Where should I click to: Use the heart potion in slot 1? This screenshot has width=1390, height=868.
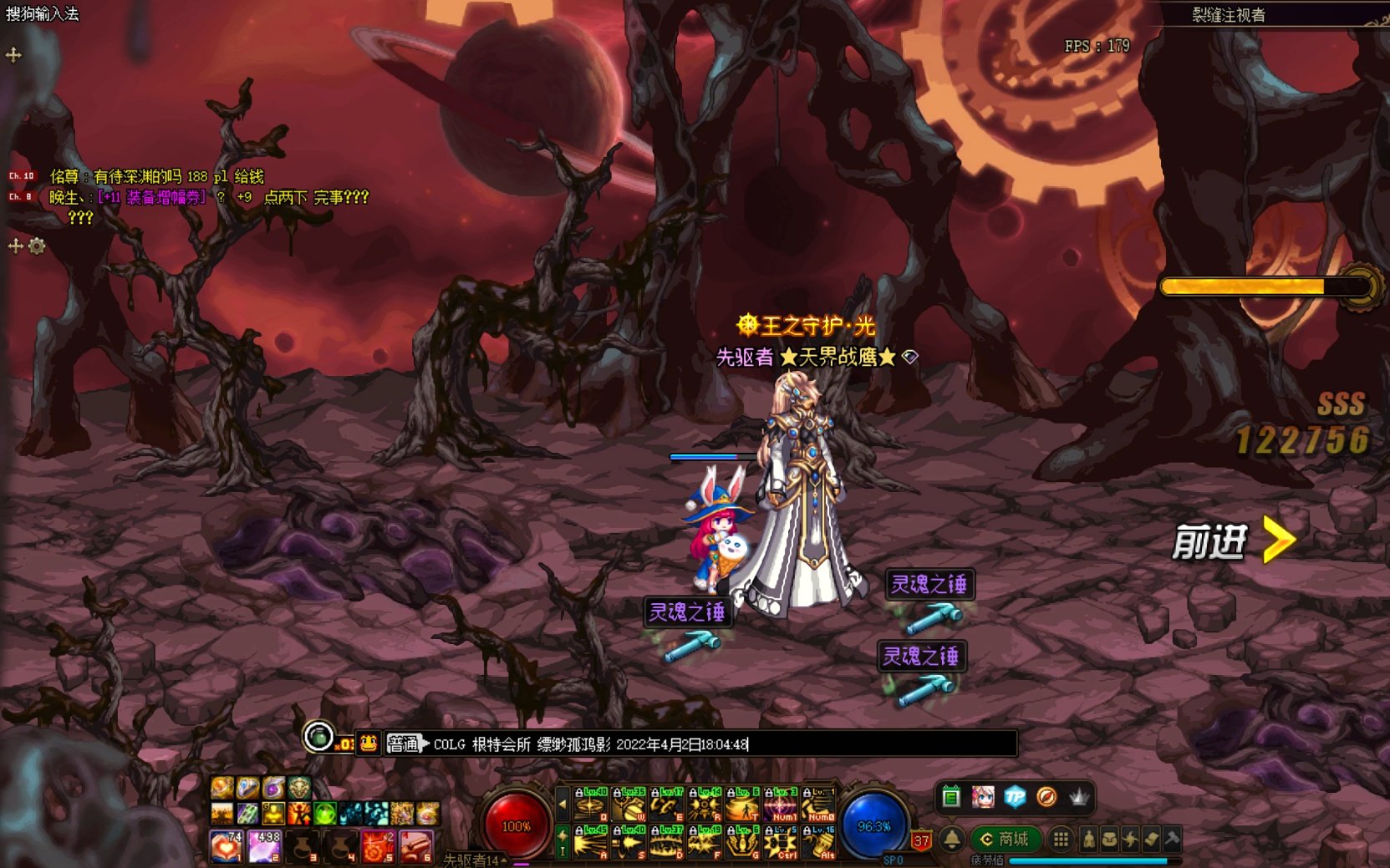[226, 845]
